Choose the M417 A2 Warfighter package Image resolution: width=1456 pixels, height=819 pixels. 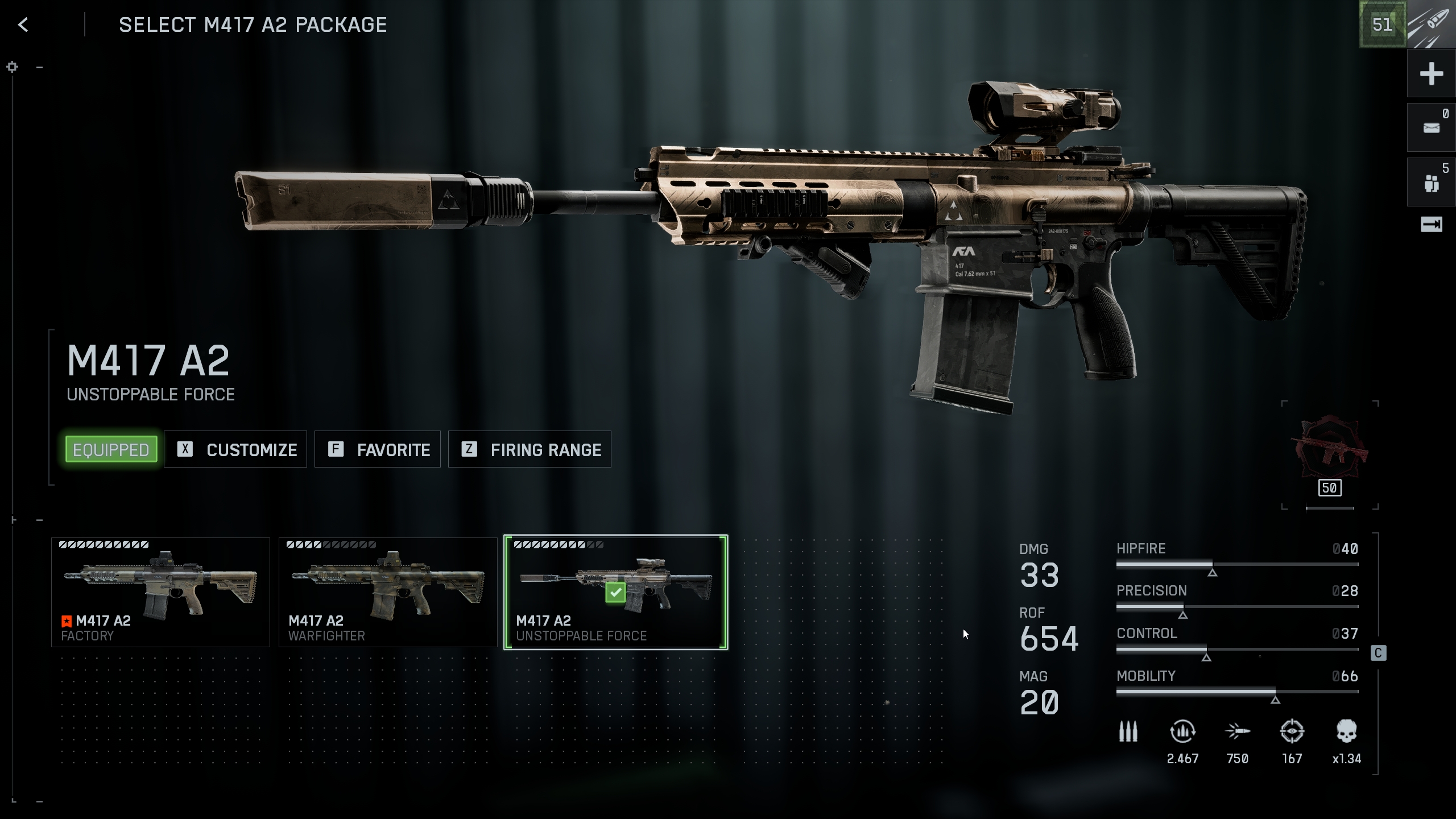(388, 592)
